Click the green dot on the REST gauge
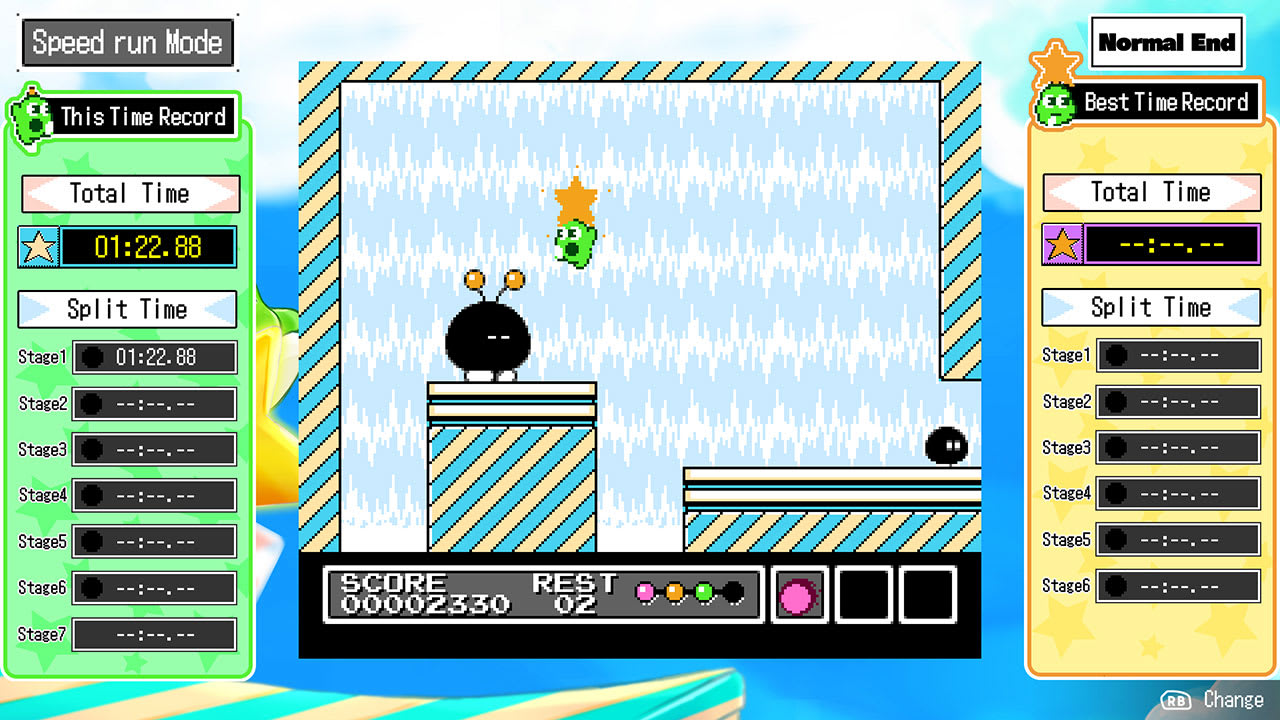This screenshot has height=720, width=1280. coord(703,593)
